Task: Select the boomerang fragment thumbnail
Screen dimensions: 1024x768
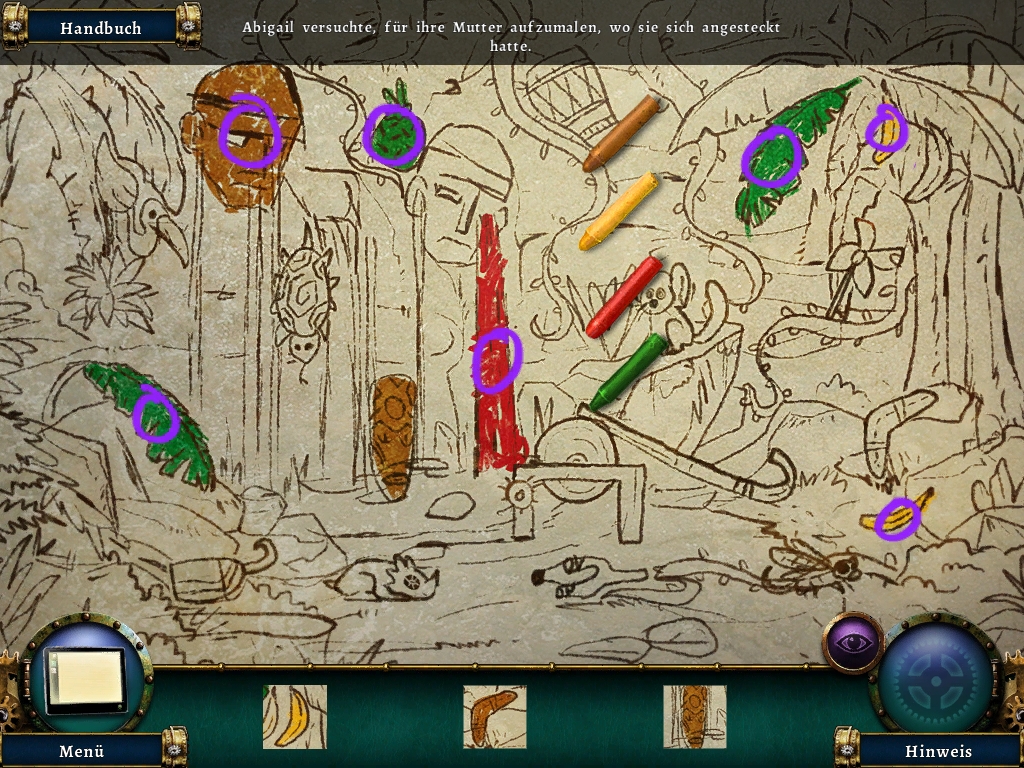Action: point(494,716)
